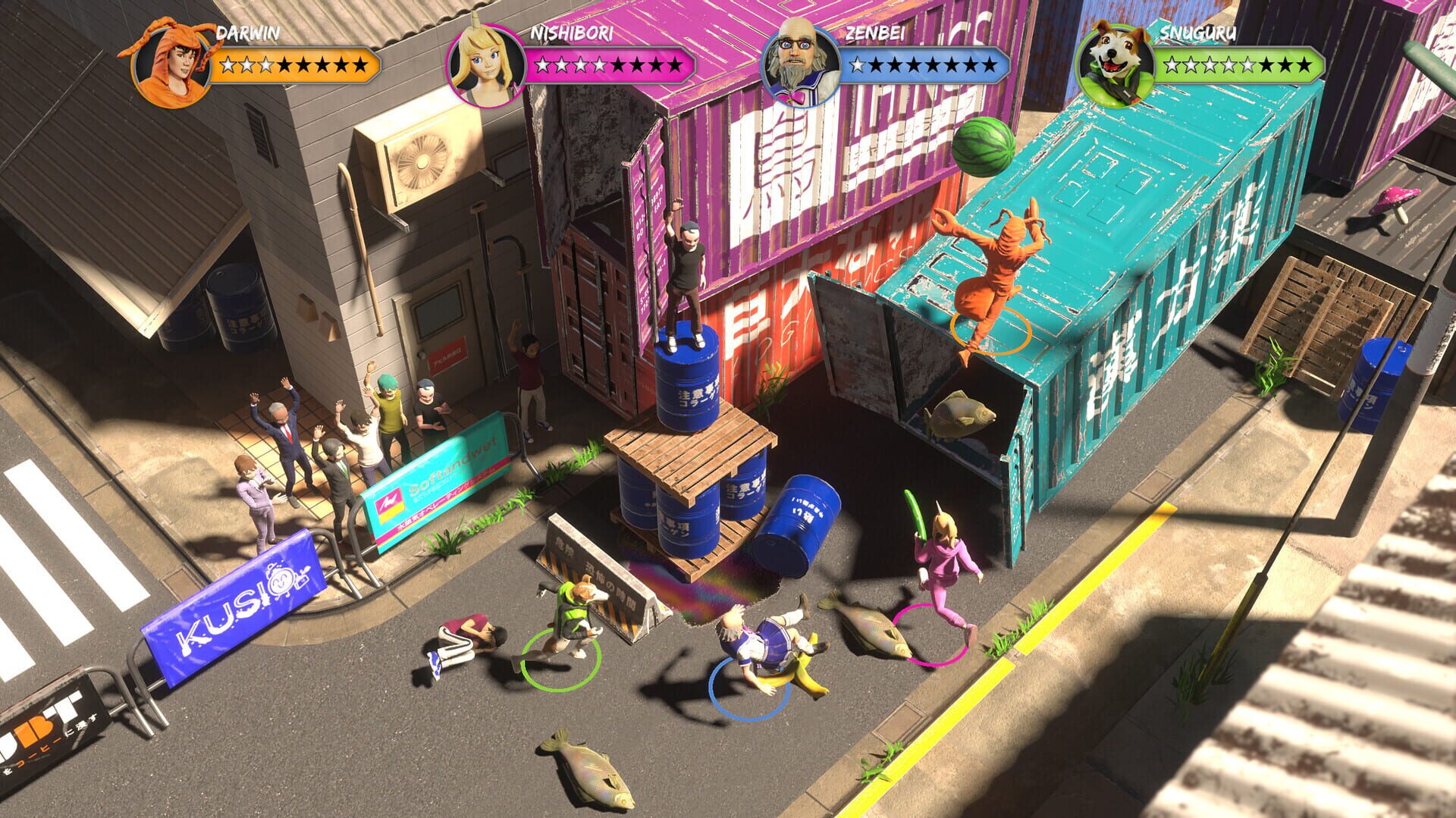Screen dimensions: 1456x818
Task: Select the Zenbei name label tab
Action: (875, 33)
